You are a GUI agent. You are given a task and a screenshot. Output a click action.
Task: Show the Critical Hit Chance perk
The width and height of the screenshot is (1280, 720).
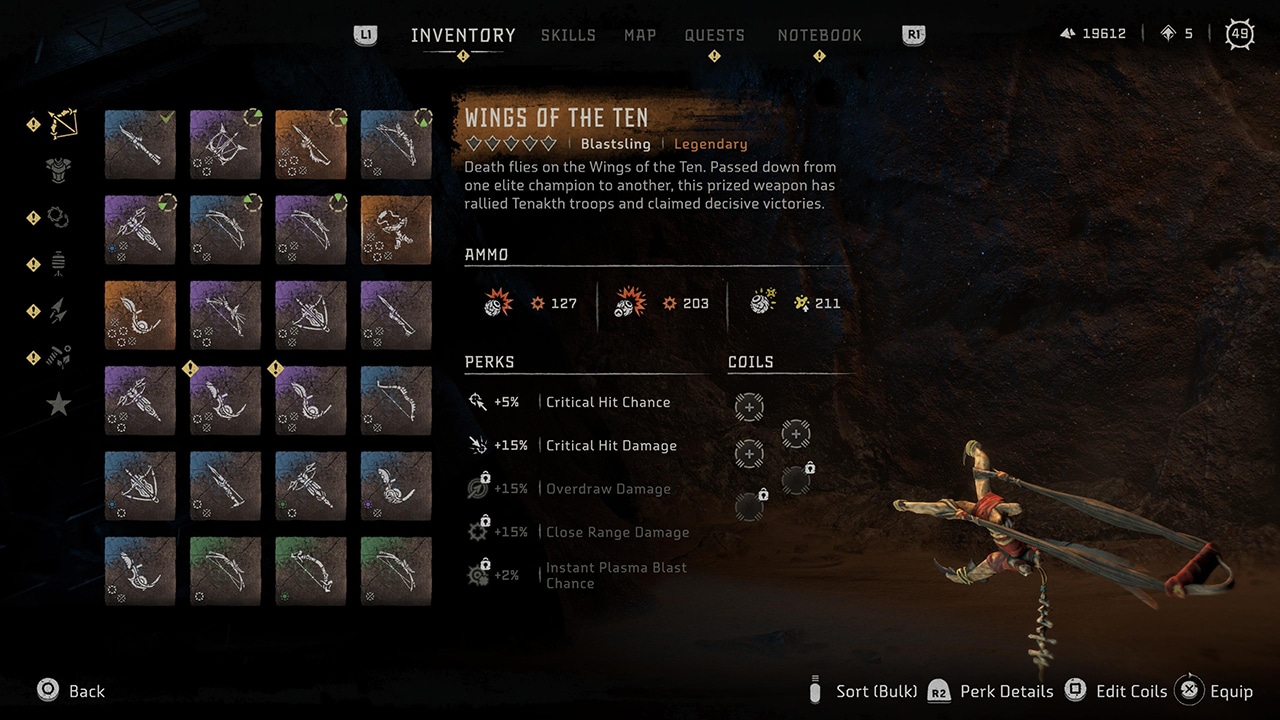point(607,402)
